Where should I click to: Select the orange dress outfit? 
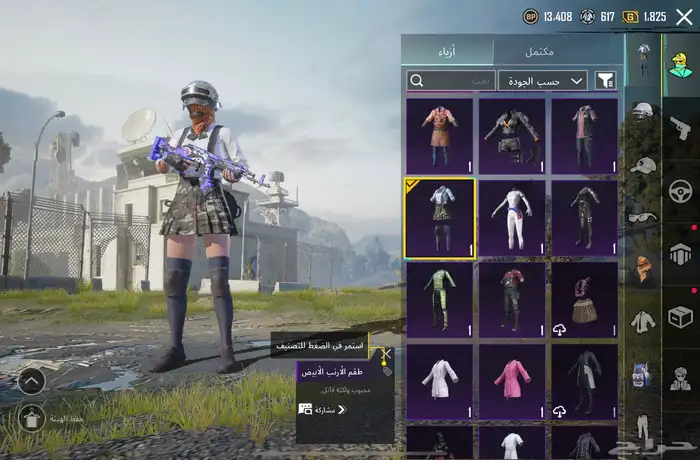(x=439, y=136)
